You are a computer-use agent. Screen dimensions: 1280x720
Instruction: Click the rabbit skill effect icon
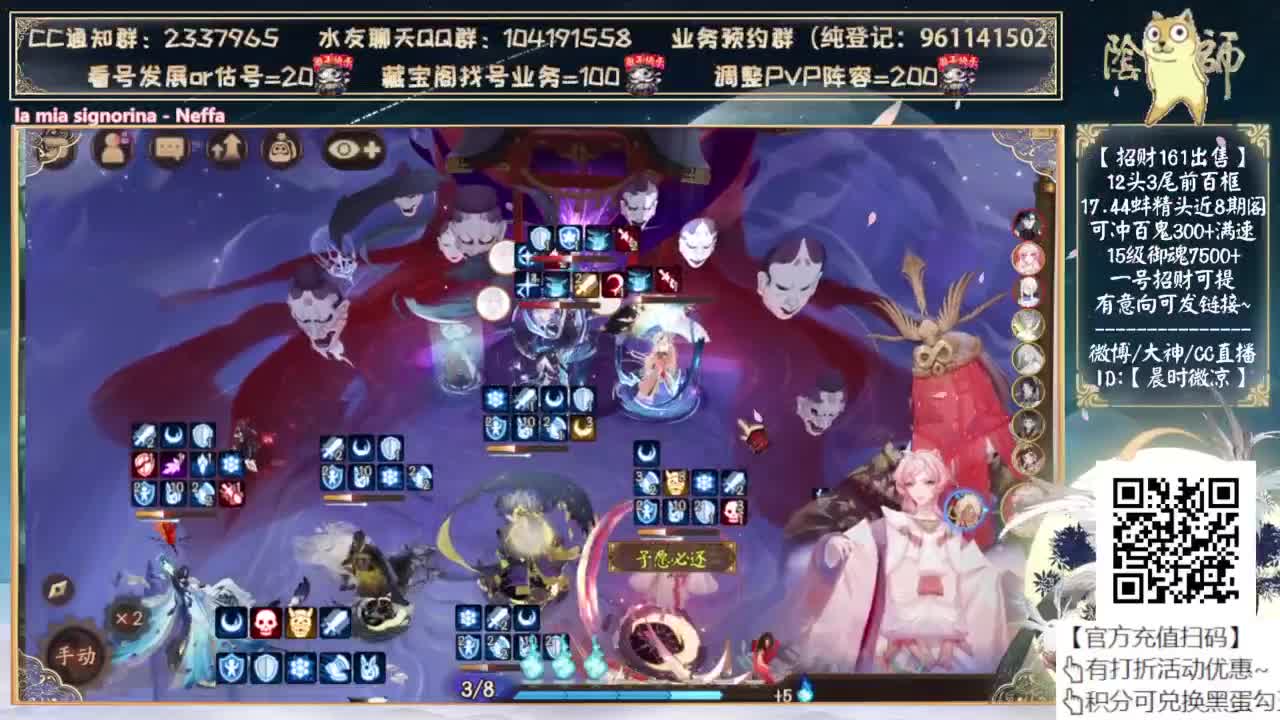[369, 668]
